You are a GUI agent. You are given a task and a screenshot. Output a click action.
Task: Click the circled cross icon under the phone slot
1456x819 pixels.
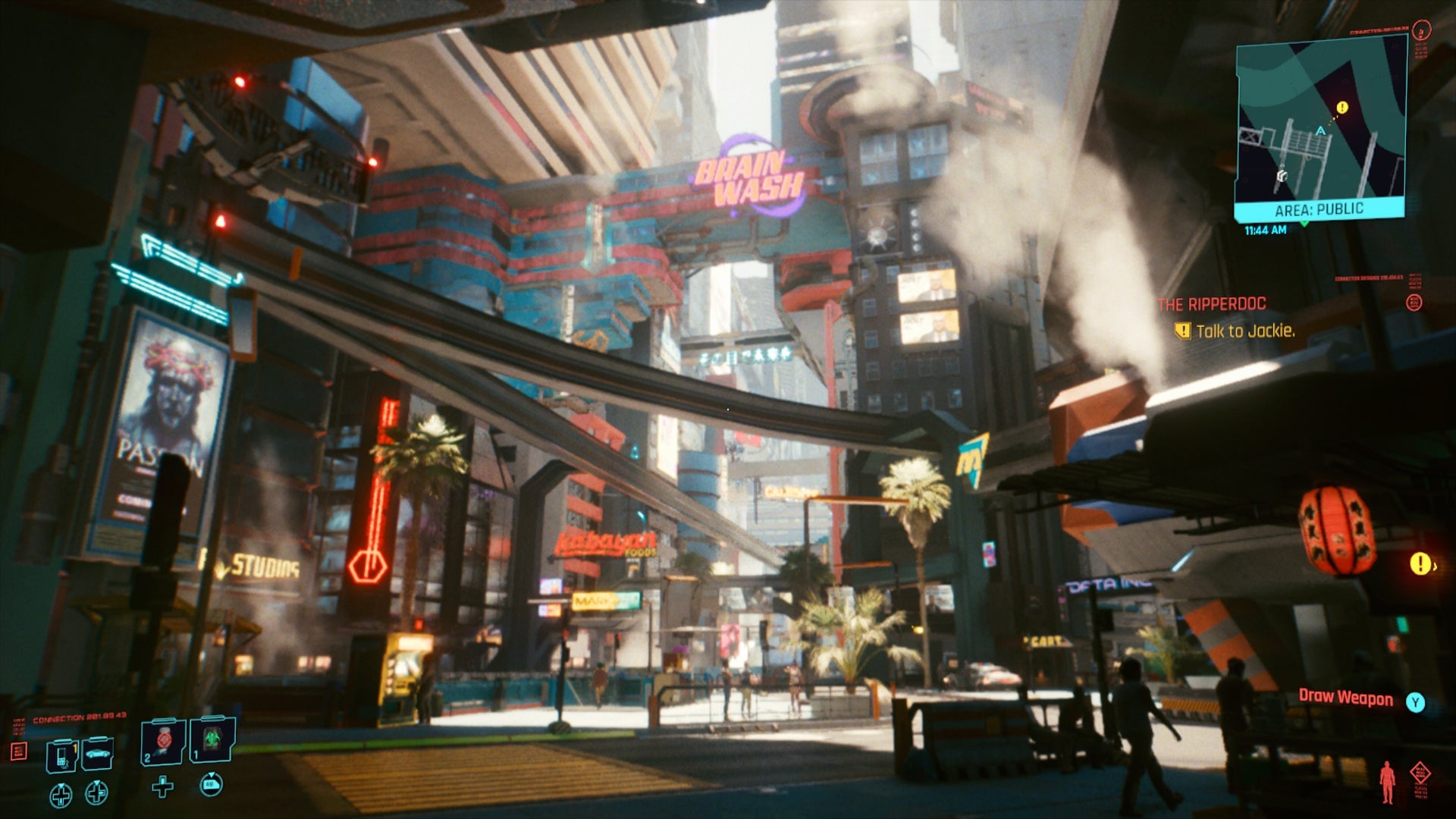[61, 795]
